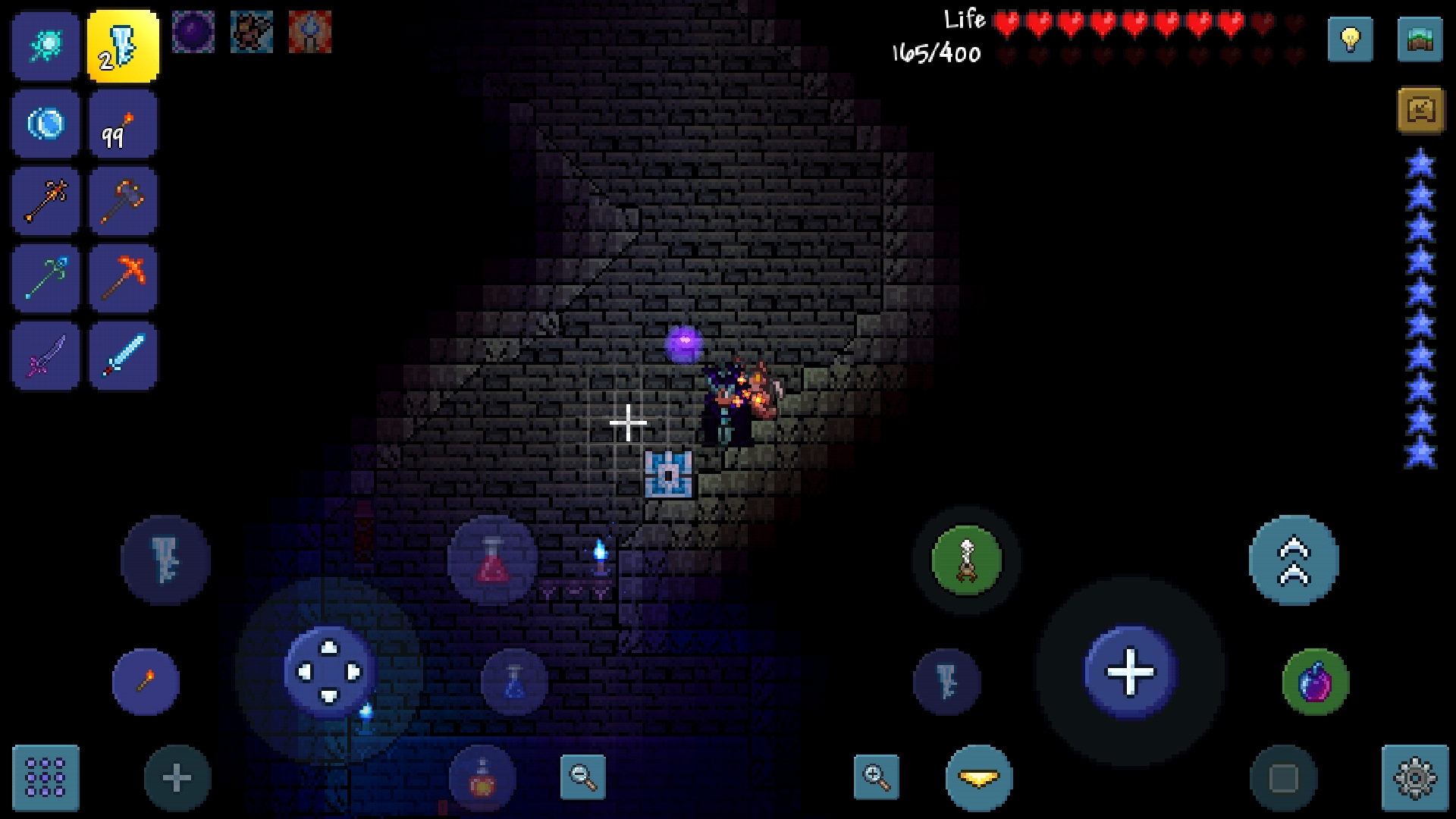Select the crystal staff in hotbar slot one
Viewport: 1456px width, 819px height.
coord(45,45)
